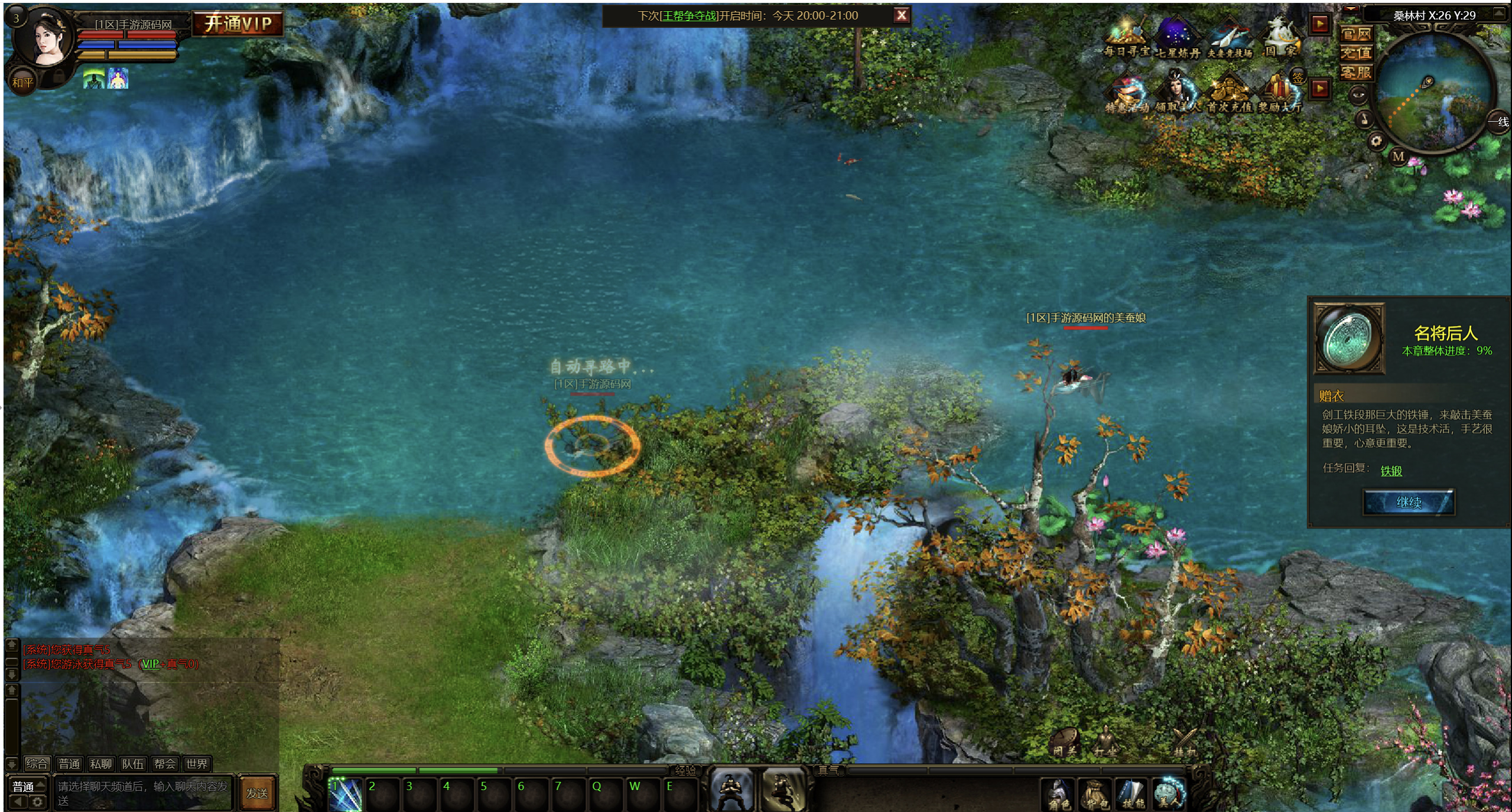Open the full map with M button
The image size is (1512, 812).
click(1398, 156)
